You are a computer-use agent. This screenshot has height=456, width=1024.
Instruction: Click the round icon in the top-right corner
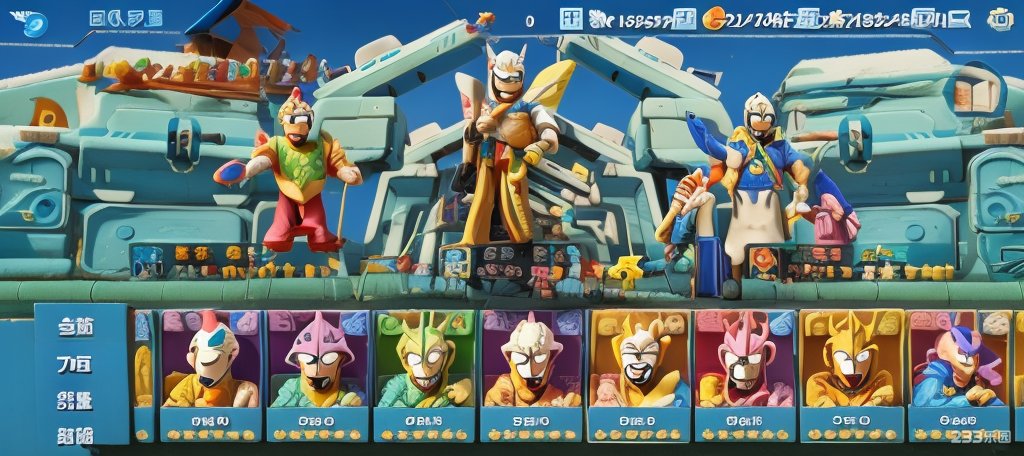click(x=999, y=18)
